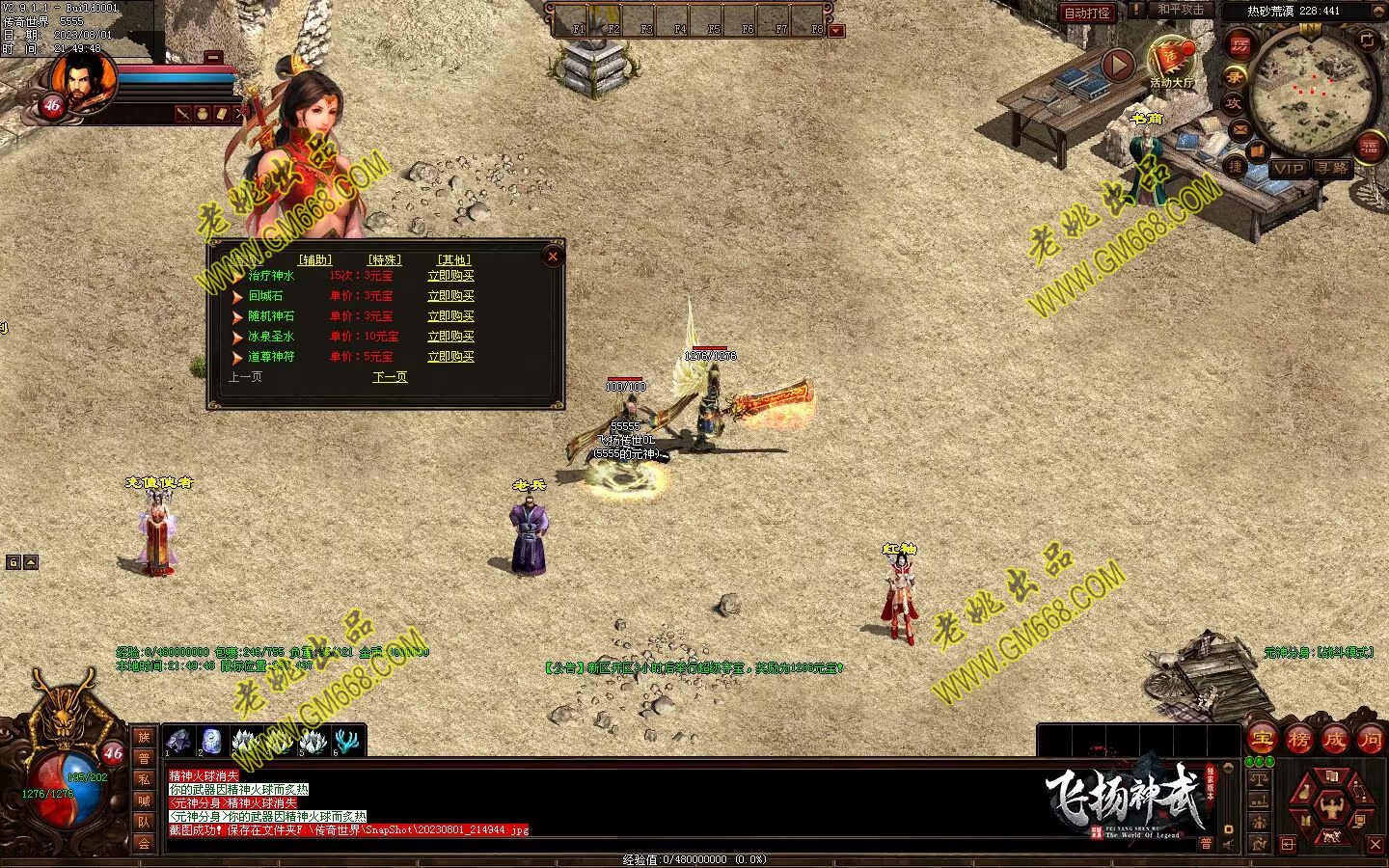Toggle 自动打怪 auto-fight button
This screenshot has width=1389, height=868.
(x=1087, y=13)
